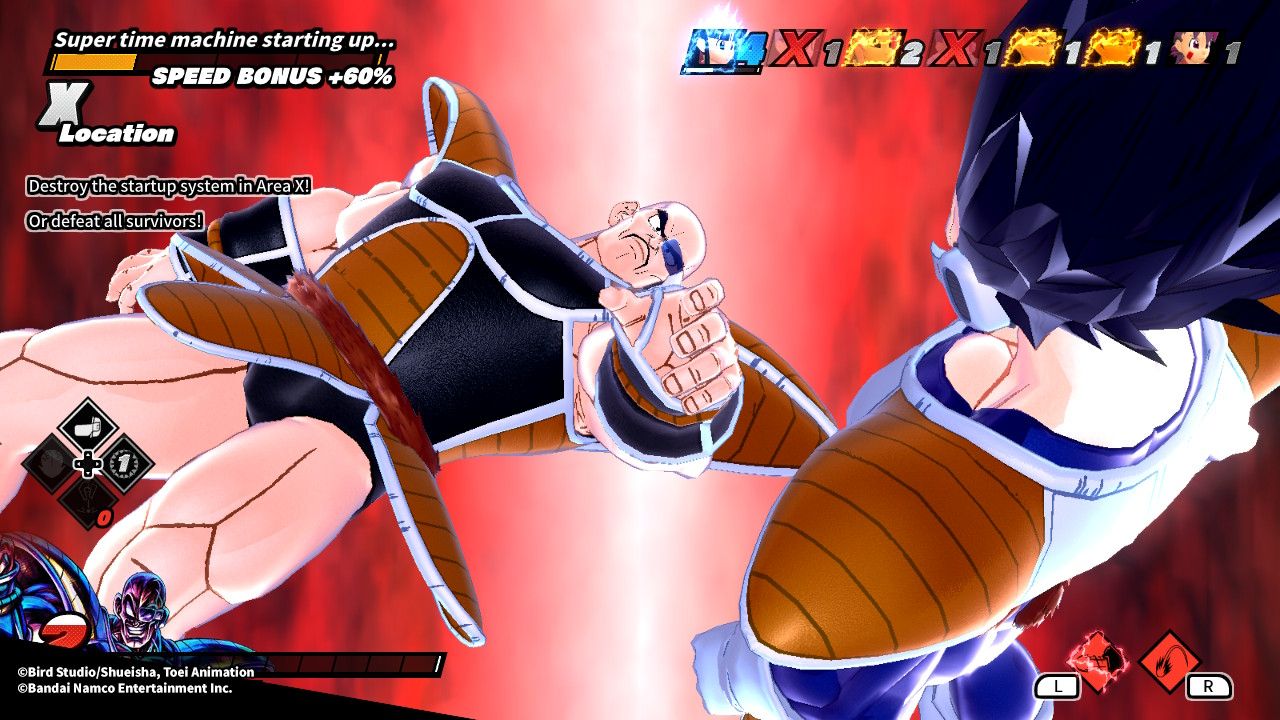Screen dimensions: 1280x720
Task: Click the blue survivor portrait in the top HUD
Action: tap(713, 48)
